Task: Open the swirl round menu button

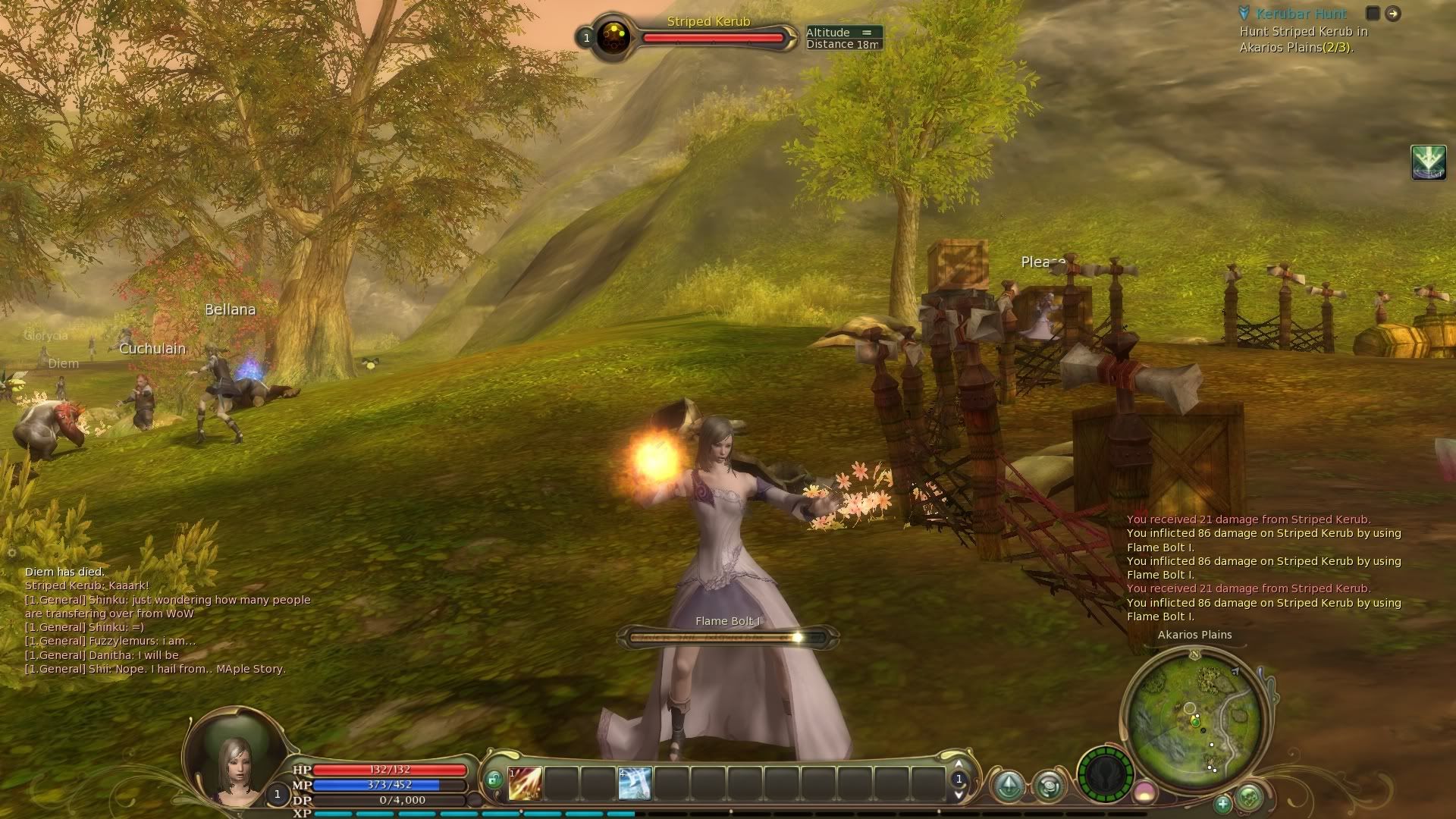Action: tap(1050, 786)
